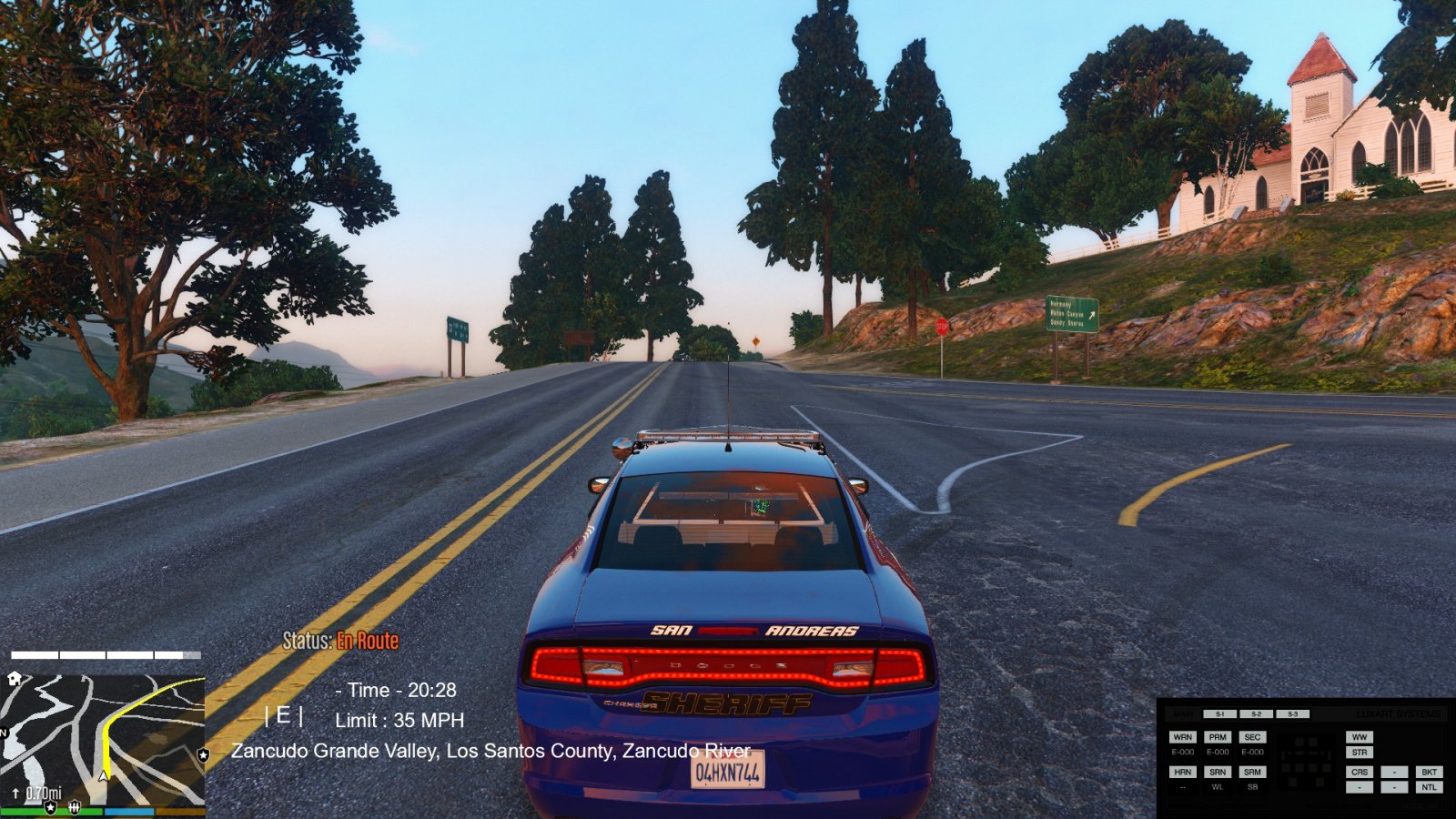The image size is (1456, 819).
Task: Switch to the S-3 tab
Action: tap(1292, 714)
